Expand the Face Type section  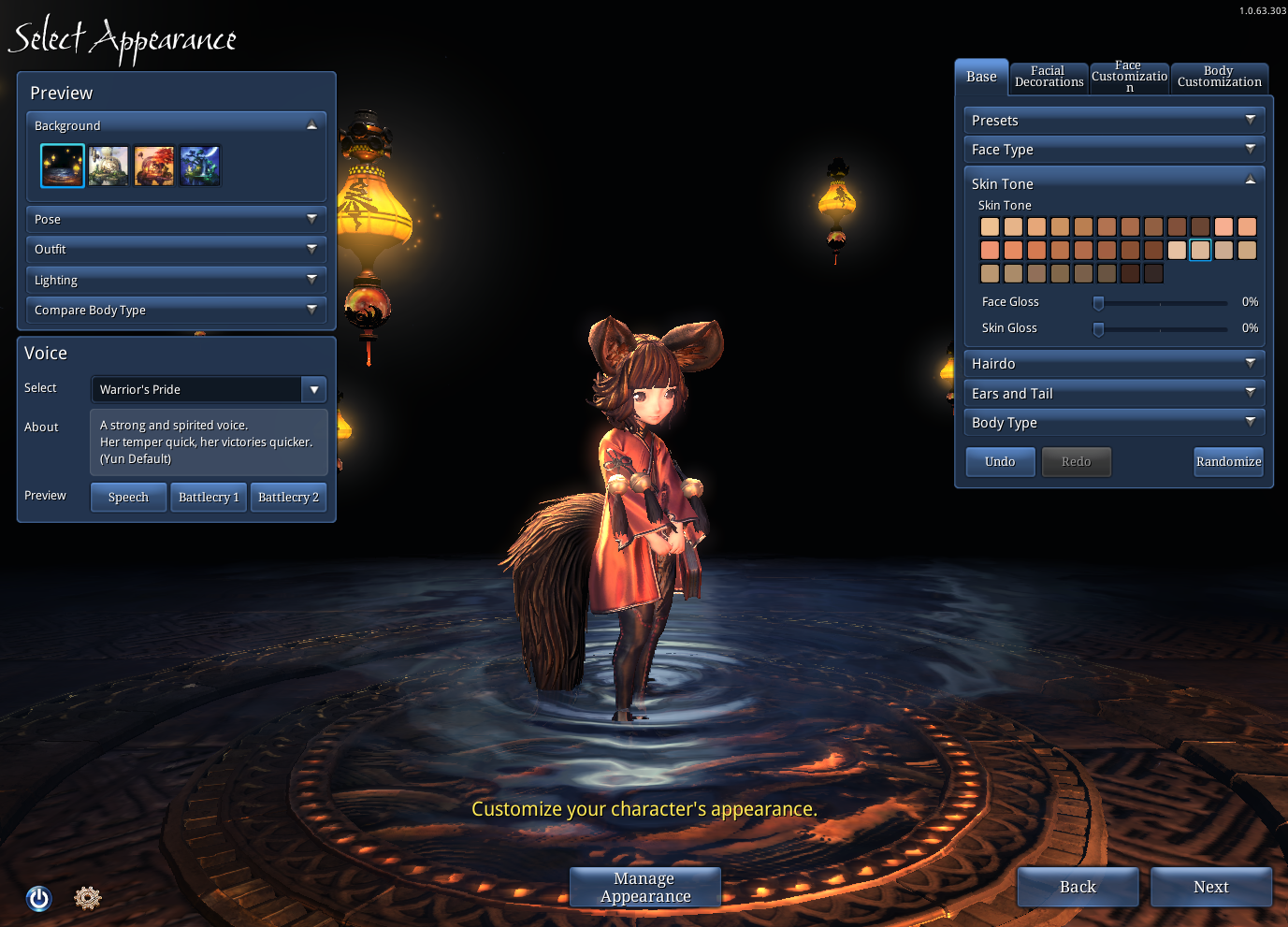pyautogui.click(x=1113, y=150)
